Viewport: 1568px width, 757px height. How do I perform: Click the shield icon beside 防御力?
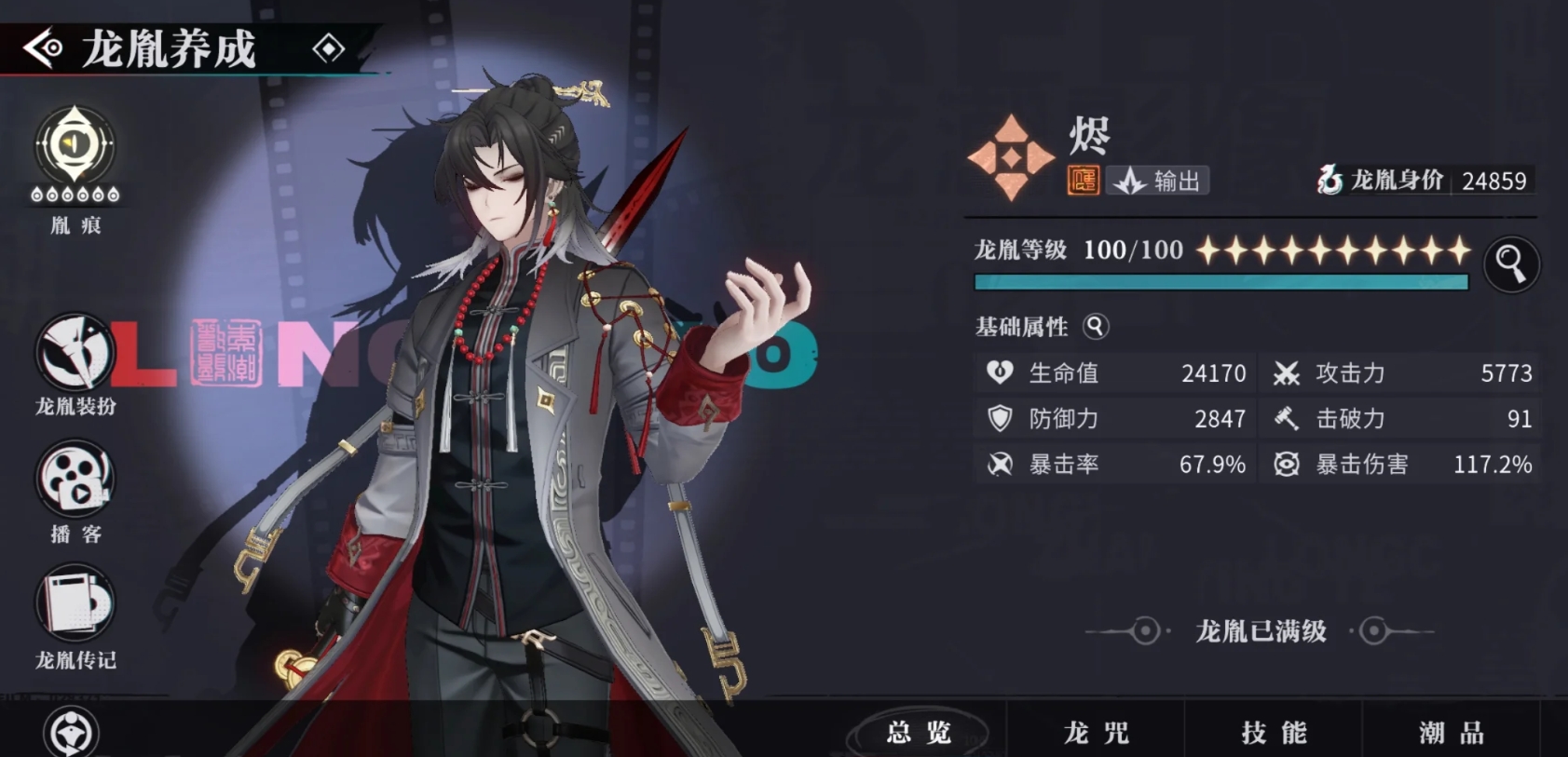pyautogui.click(x=999, y=418)
